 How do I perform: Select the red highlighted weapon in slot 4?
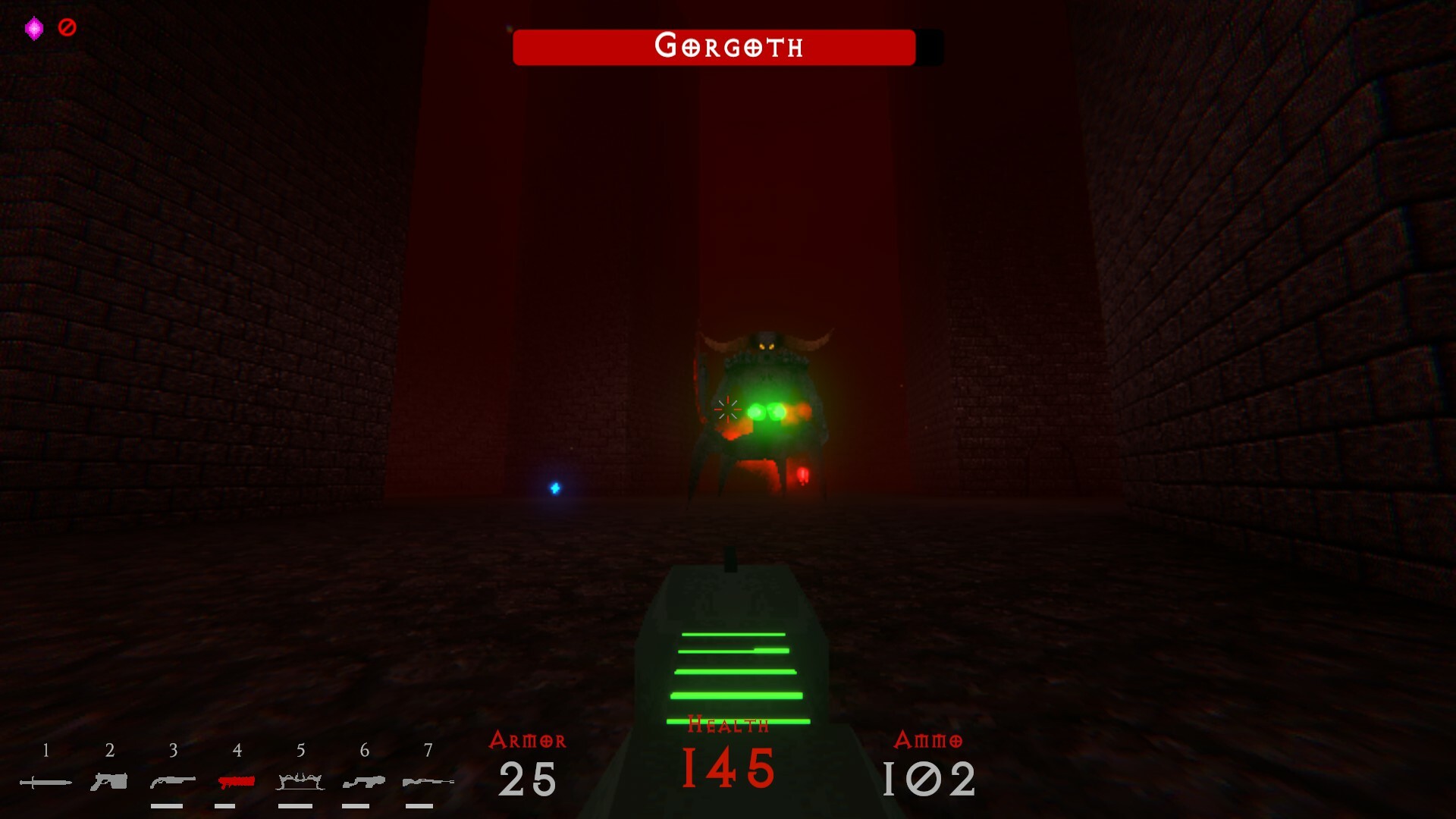[x=237, y=780]
